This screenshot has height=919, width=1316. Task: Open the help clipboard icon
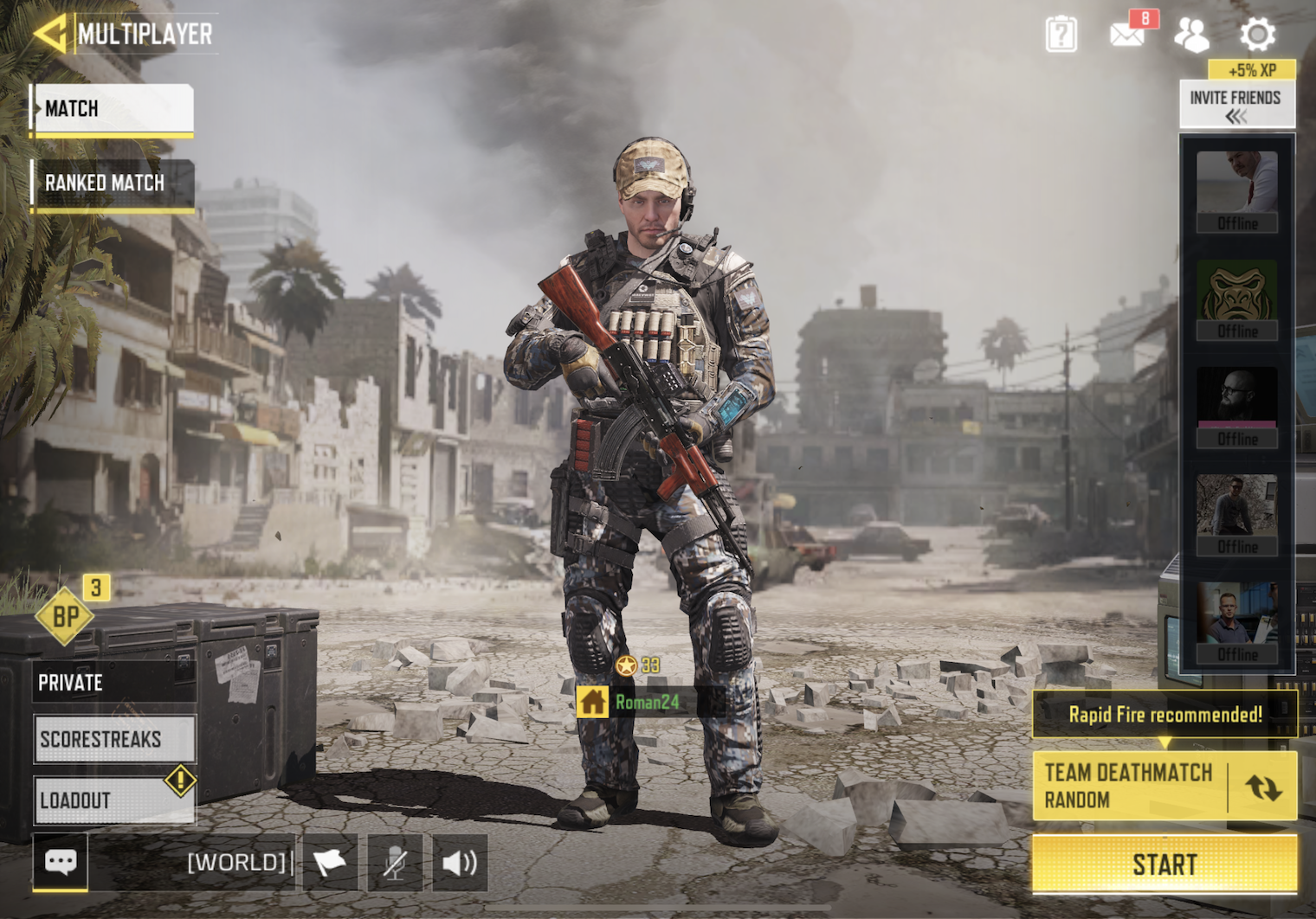1061,35
